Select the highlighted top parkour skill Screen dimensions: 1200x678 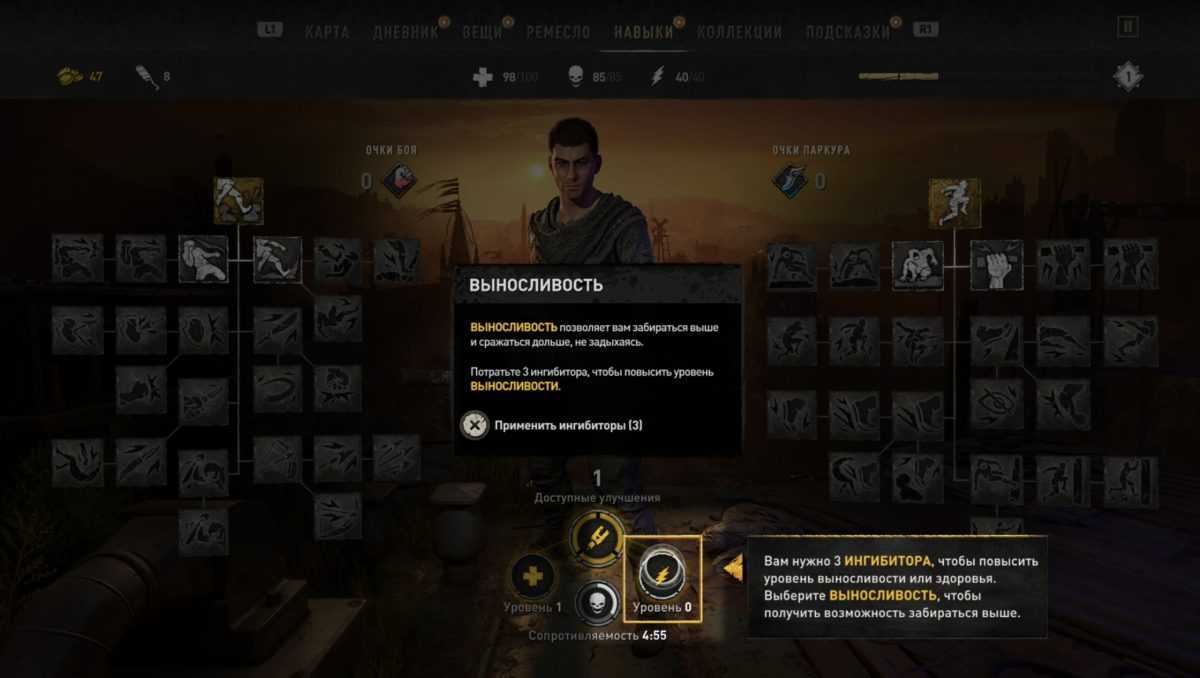point(954,203)
